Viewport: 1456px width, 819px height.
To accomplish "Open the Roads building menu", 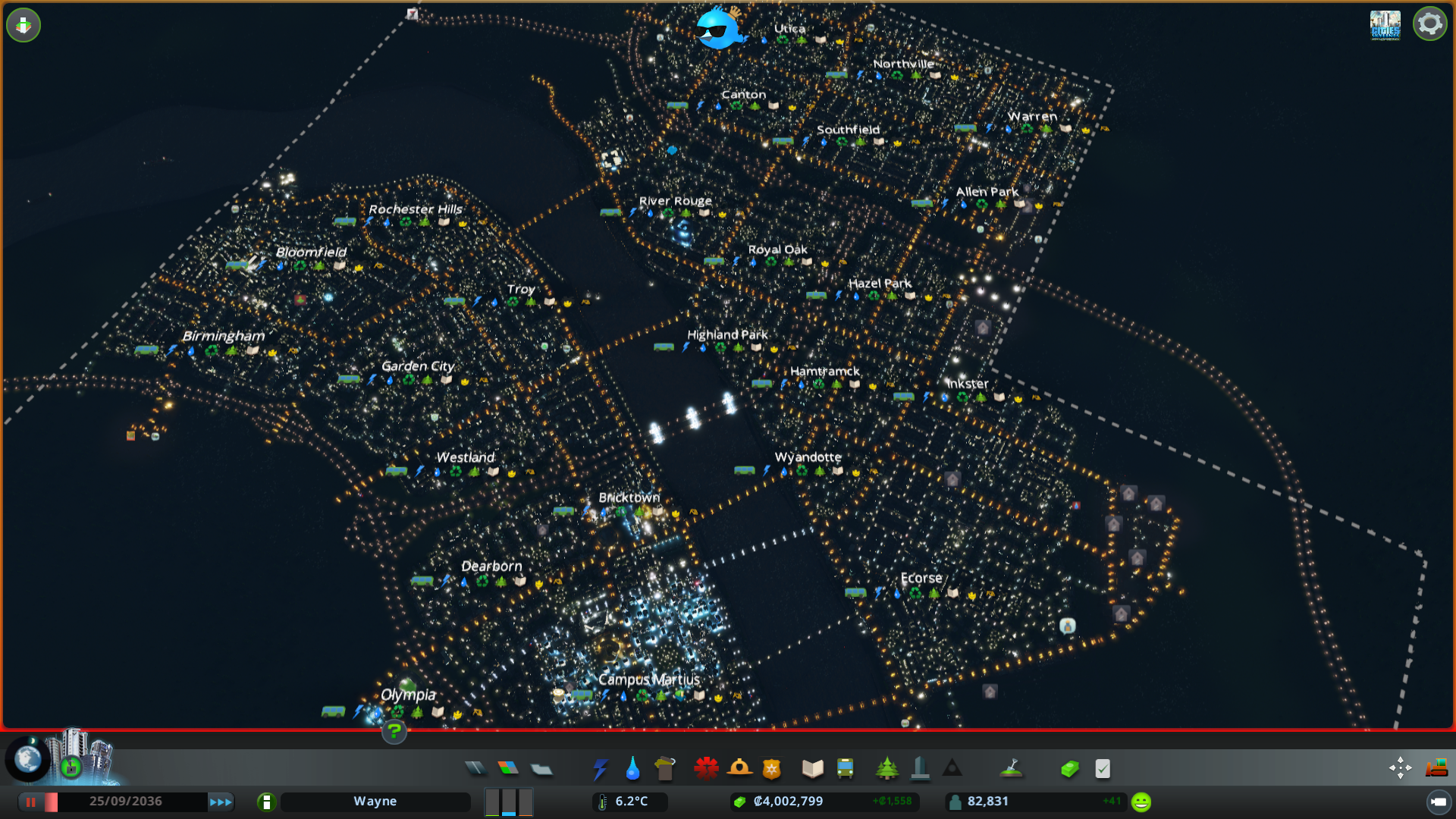I will tap(475, 767).
